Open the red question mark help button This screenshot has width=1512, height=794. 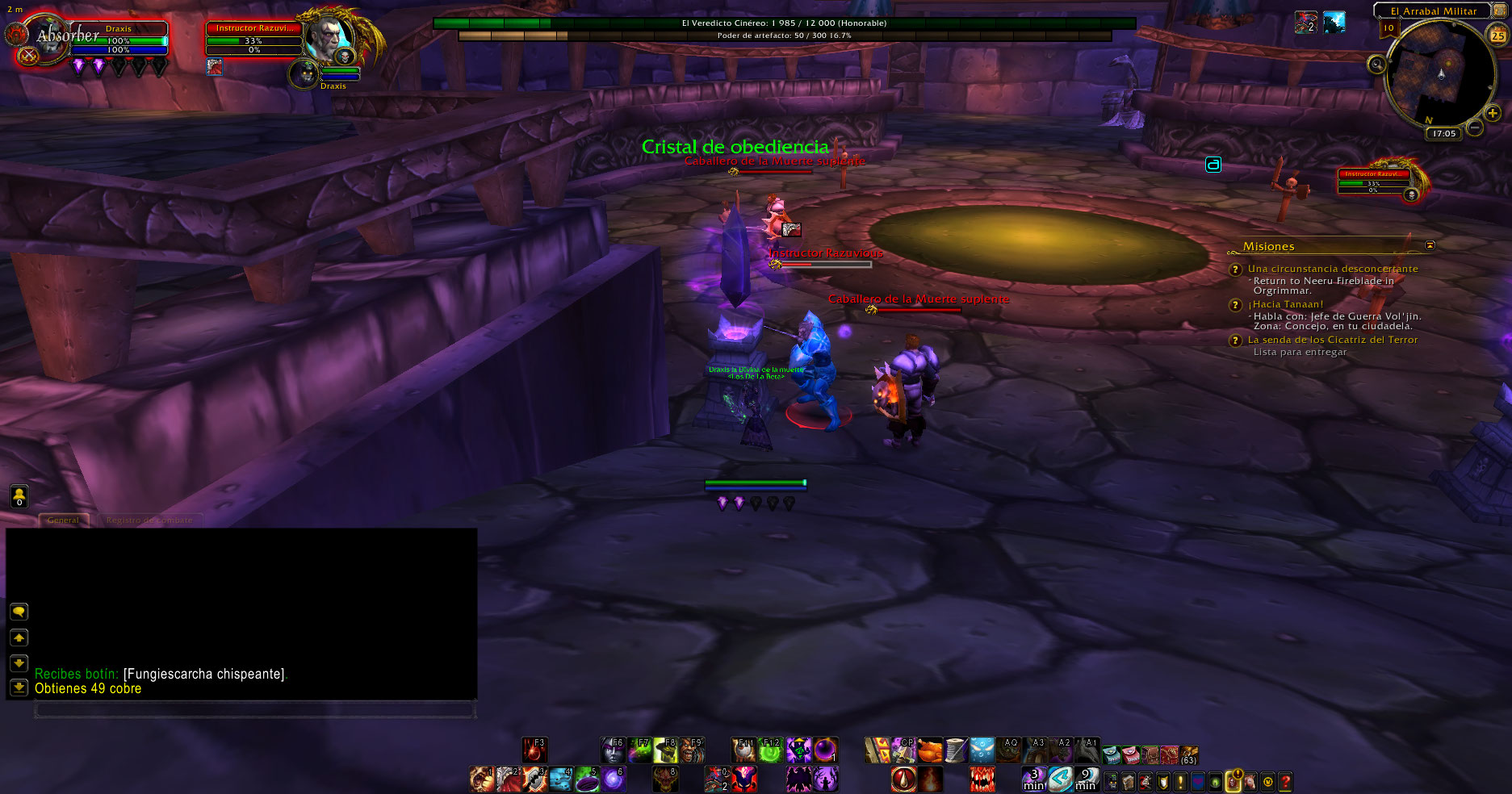(1285, 781)
